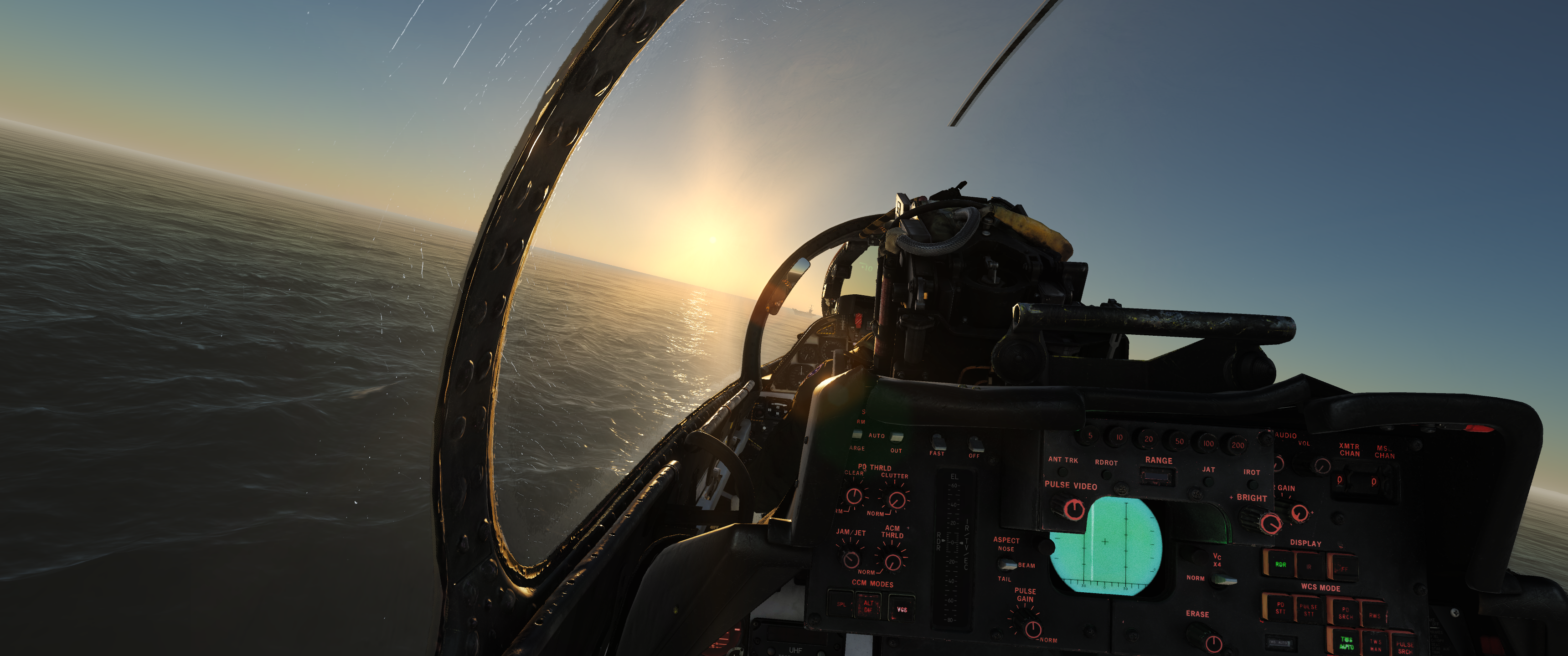1568x656 pixels.
Task: Click the PULSE VIDEO knob
Action: (x=1074, y=509)
